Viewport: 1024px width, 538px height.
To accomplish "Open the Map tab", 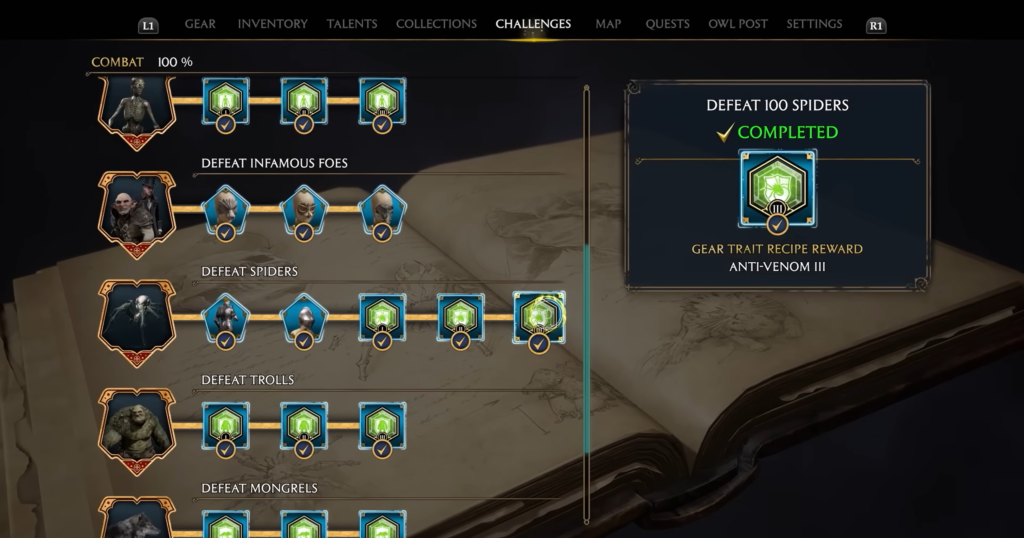I will coord(608,24).
